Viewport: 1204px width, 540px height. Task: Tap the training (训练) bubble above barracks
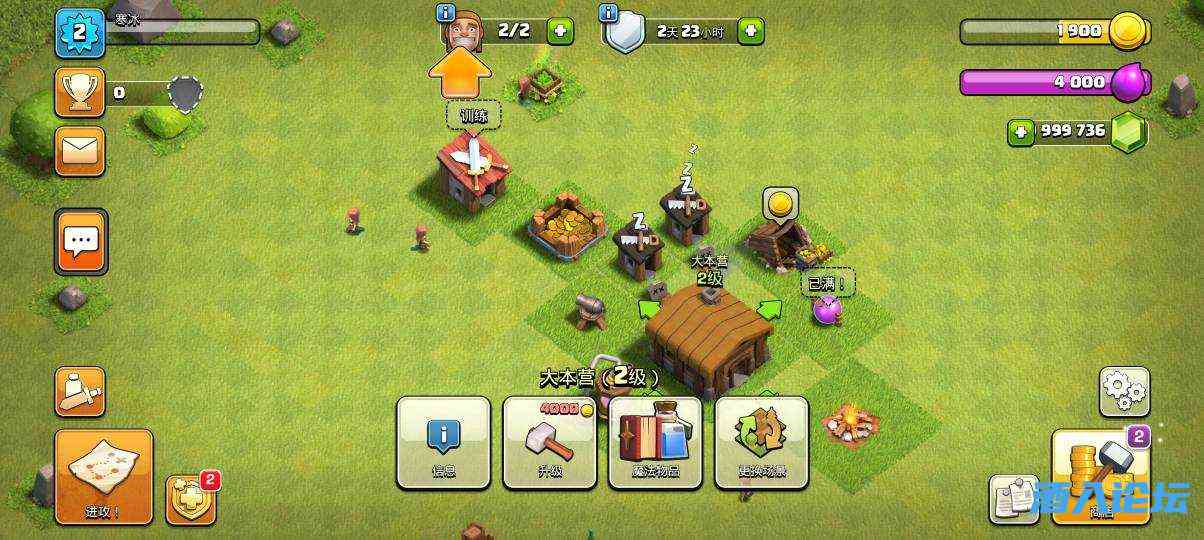point(473,116)
